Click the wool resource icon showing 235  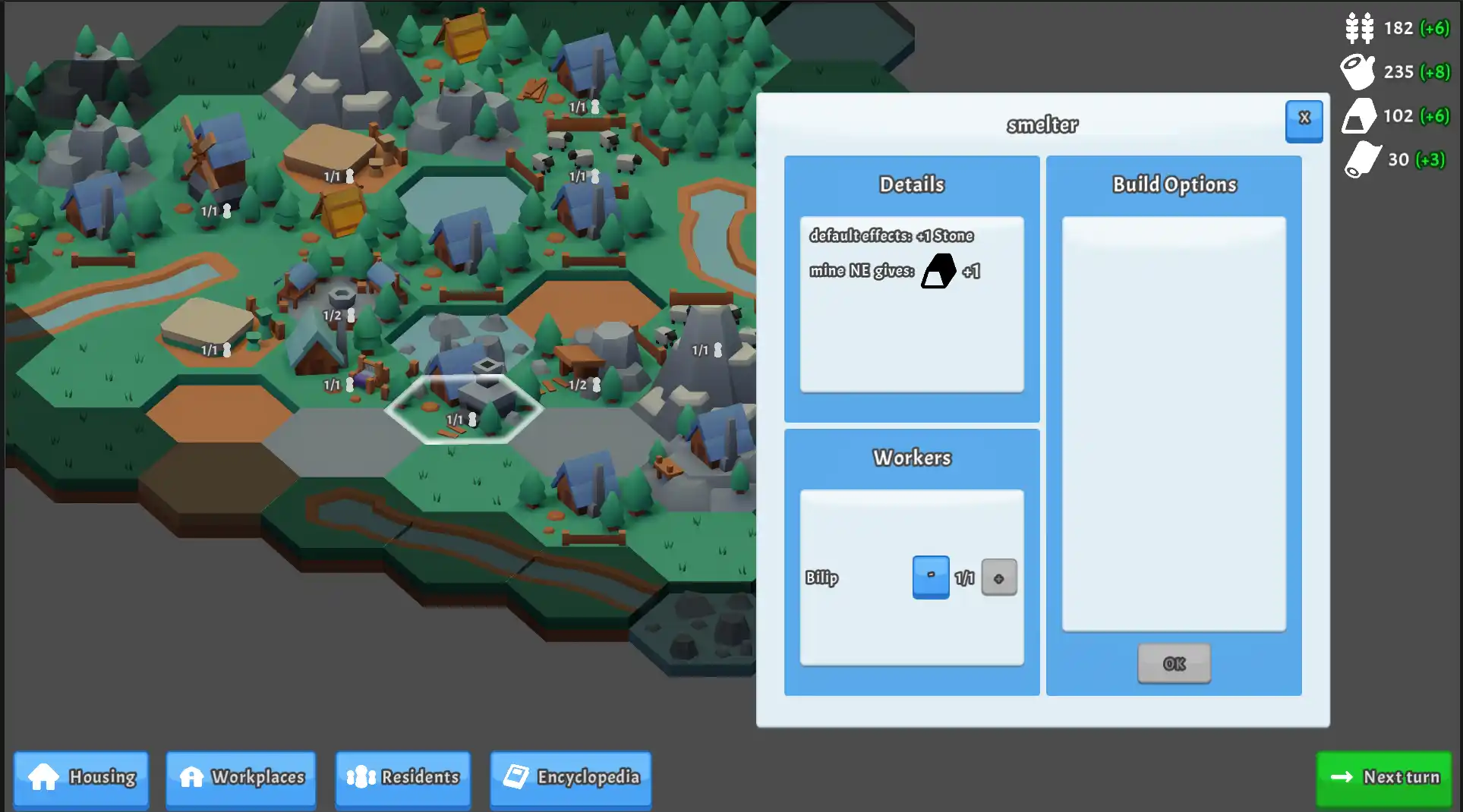tap(1358, 71)
